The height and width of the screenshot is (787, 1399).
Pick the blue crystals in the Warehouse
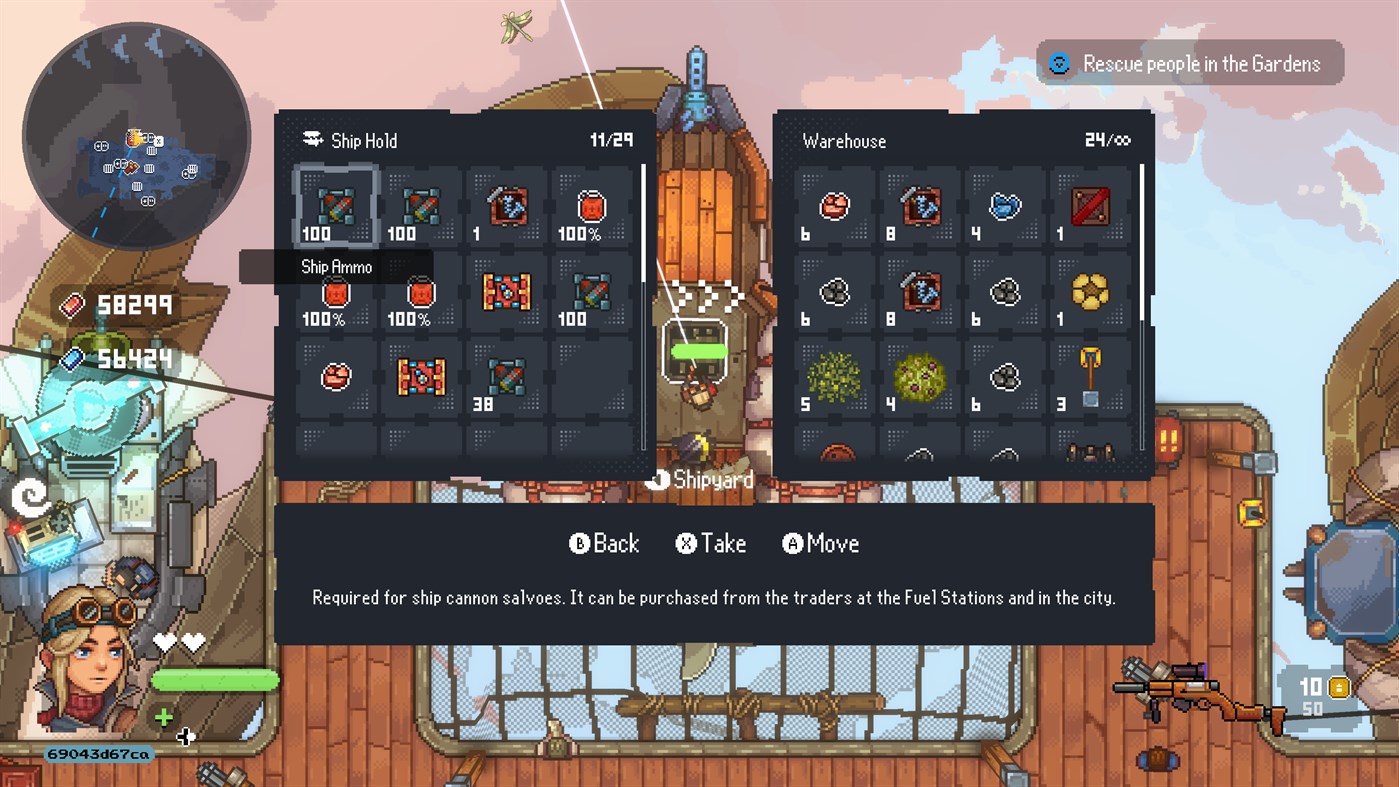click(x=1005, y=205)
